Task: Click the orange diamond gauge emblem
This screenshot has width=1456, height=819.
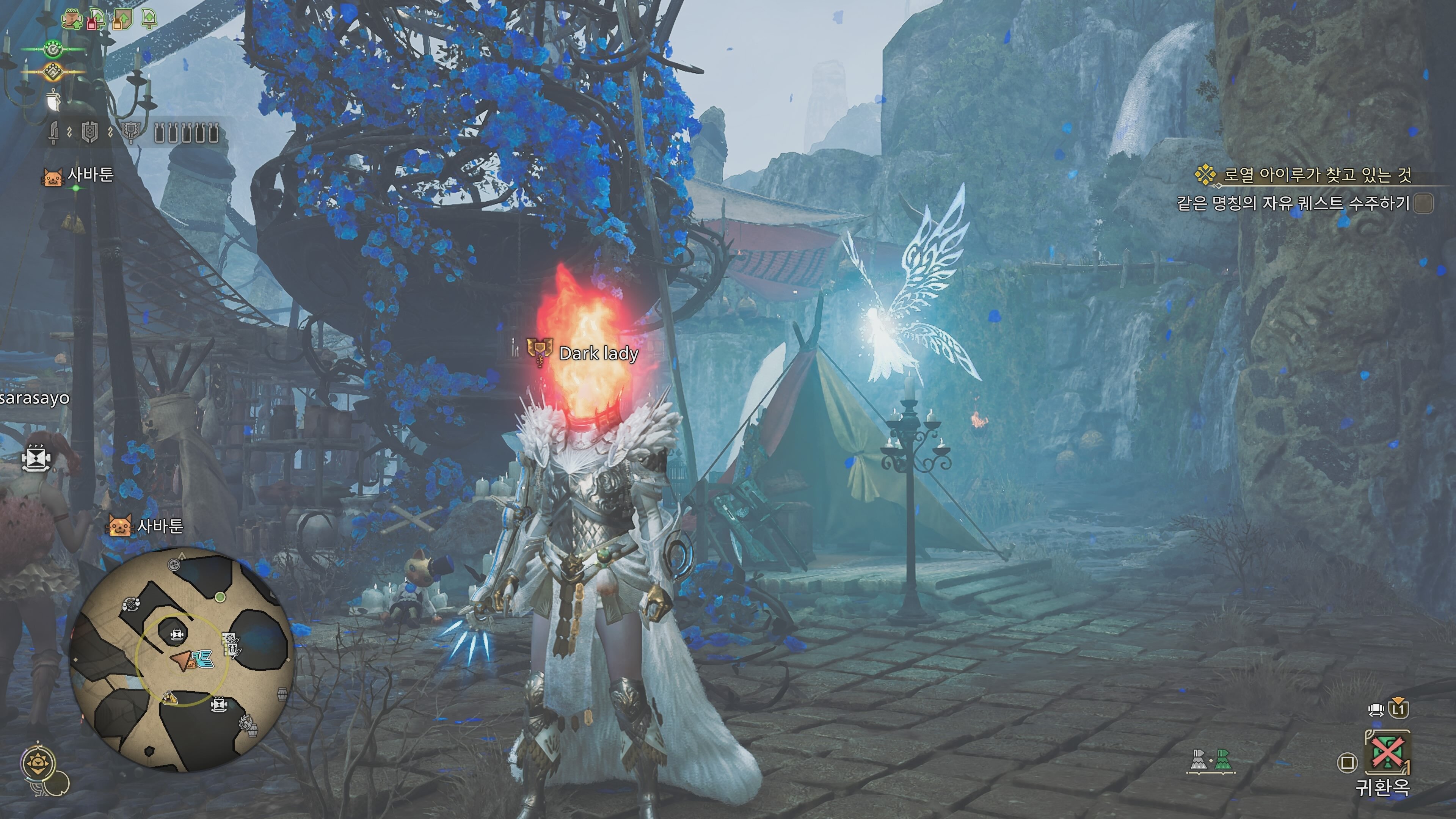Action: coord(53,72)
